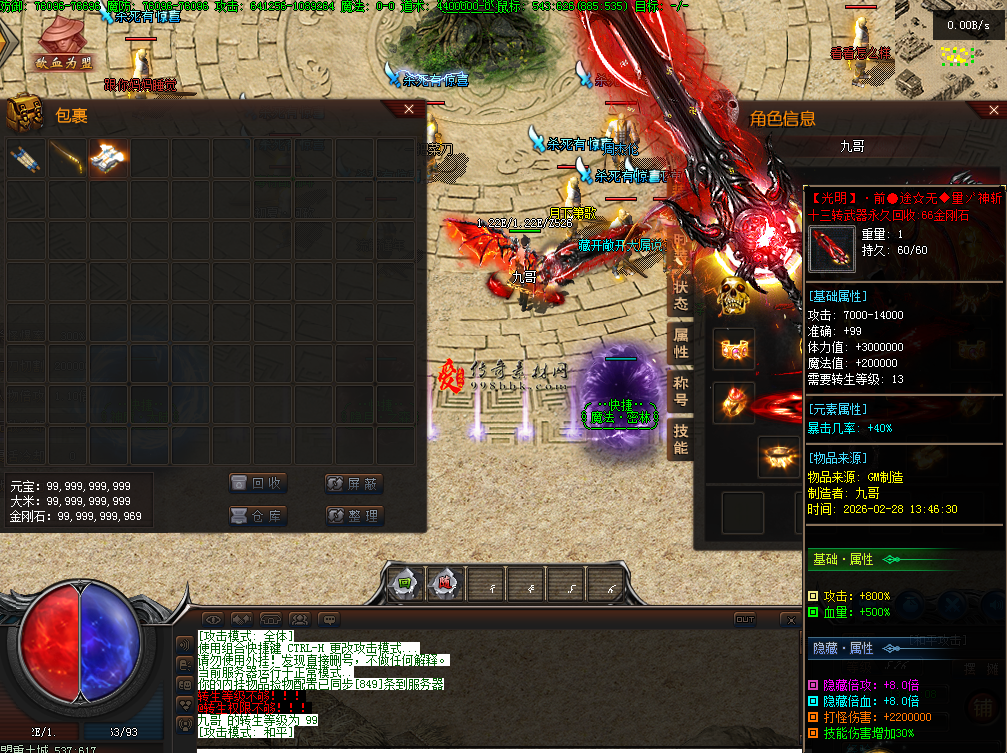
Task: Select the equipped red gem ring slot
Action: coord(735,402)
